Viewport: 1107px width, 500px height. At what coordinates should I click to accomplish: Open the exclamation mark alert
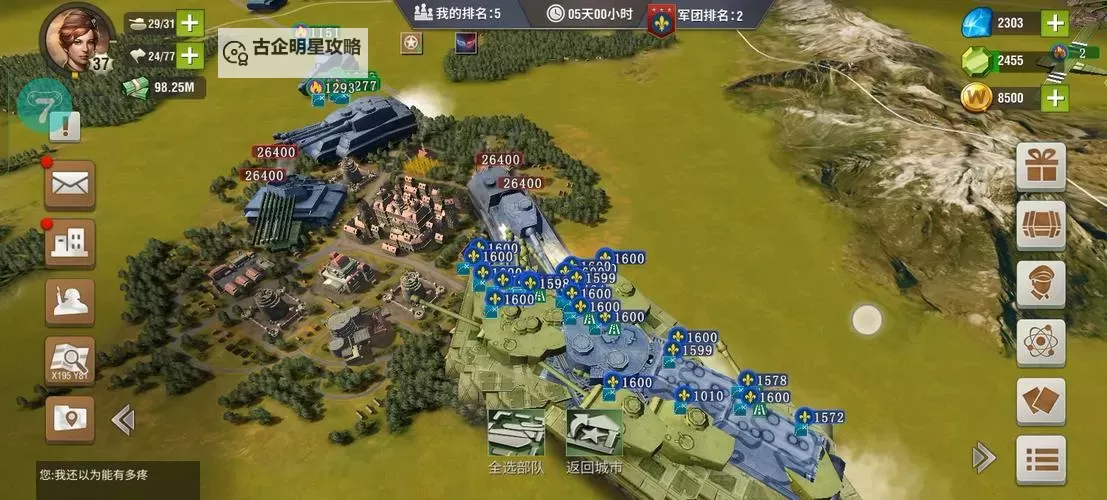[65, 126]
